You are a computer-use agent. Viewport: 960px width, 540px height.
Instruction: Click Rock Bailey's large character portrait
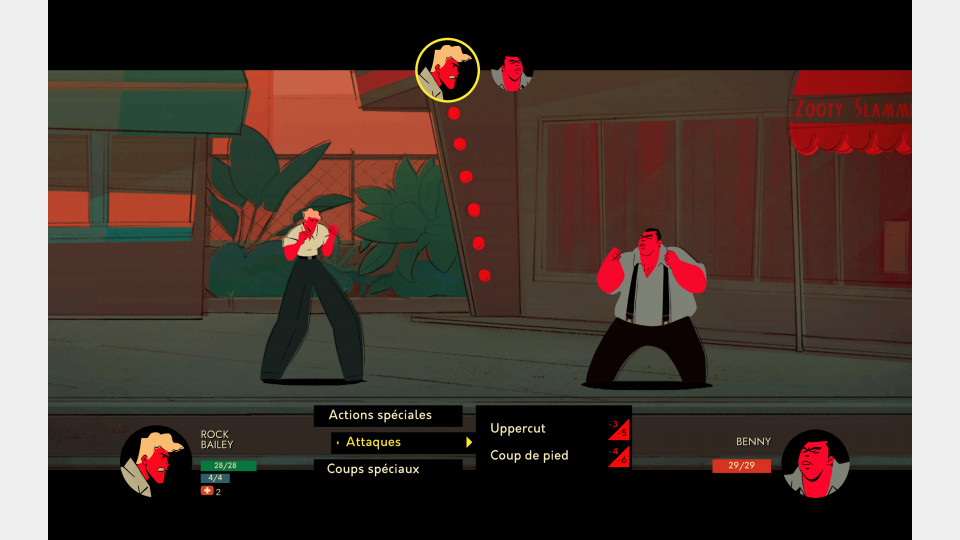[x=155, y=461]
